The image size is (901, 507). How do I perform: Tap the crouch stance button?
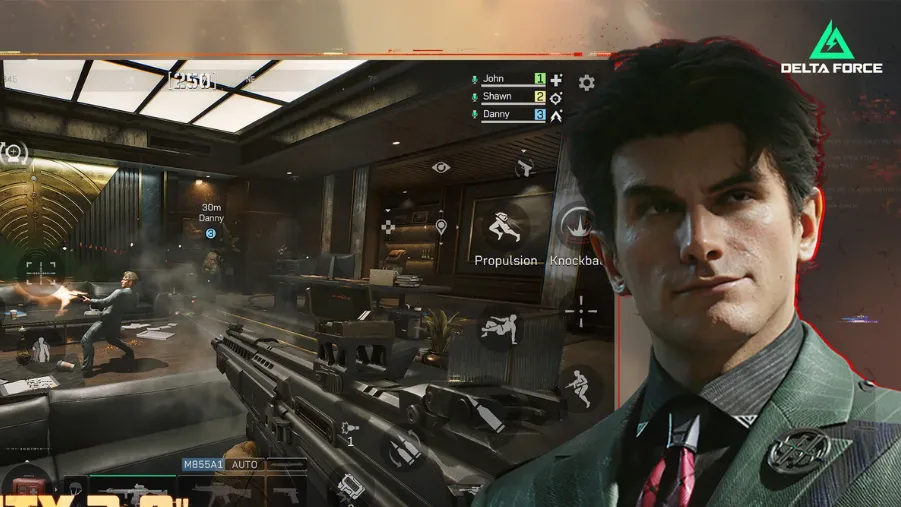tap(580, 386)
